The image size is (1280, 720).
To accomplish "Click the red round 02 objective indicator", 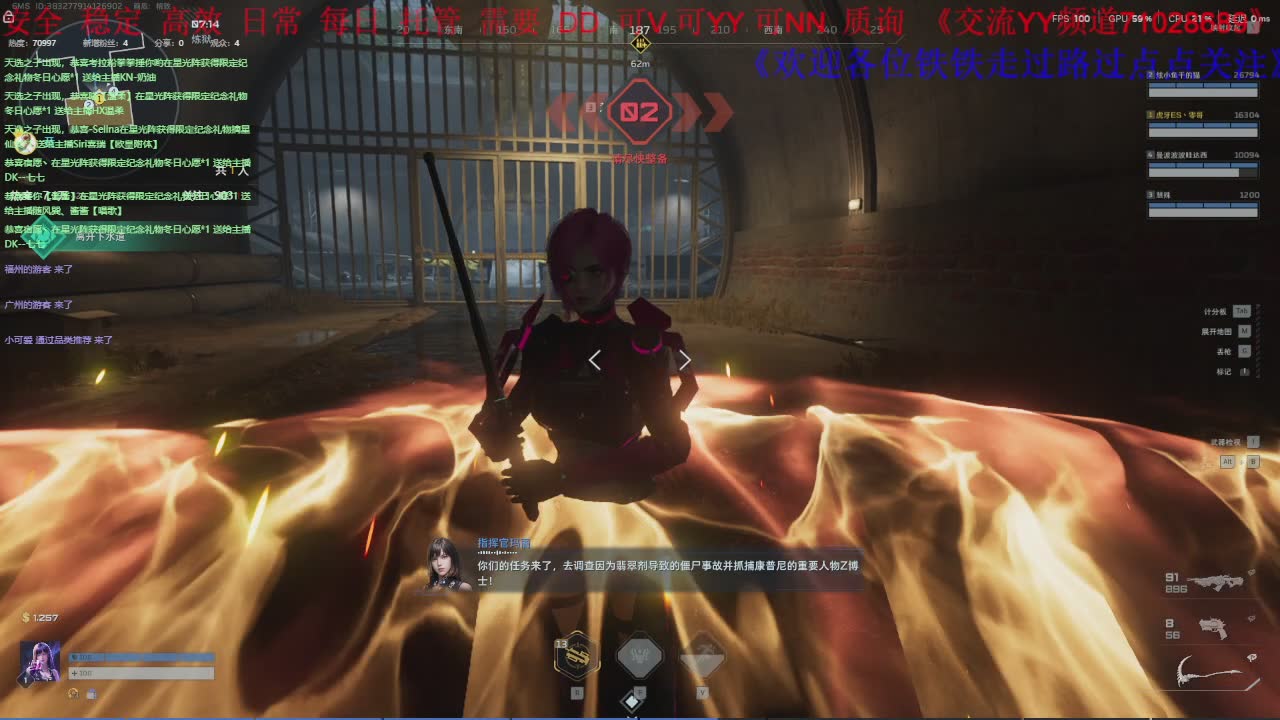I will (x=639, y=112).
